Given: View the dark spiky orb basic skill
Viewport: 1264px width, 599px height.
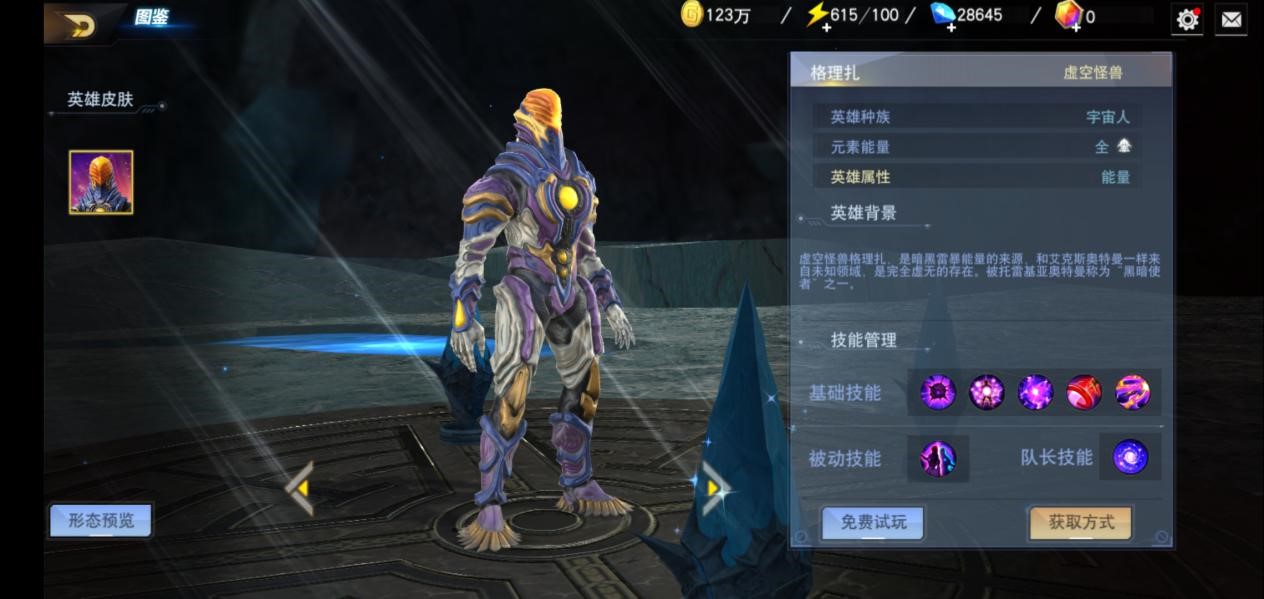Looking at the screenshot, I should click(938, 392).
